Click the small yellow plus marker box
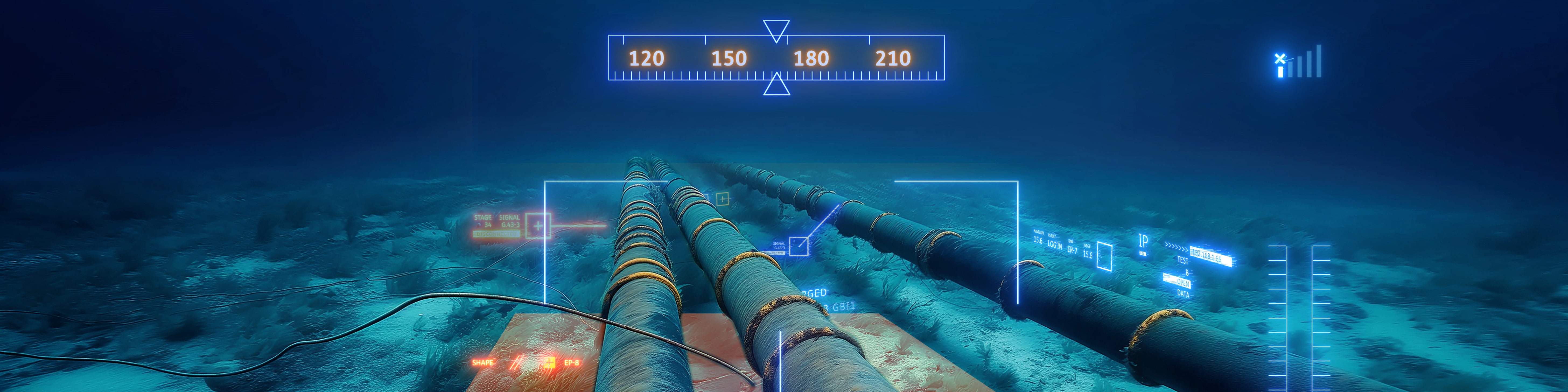 pos(723,199)
